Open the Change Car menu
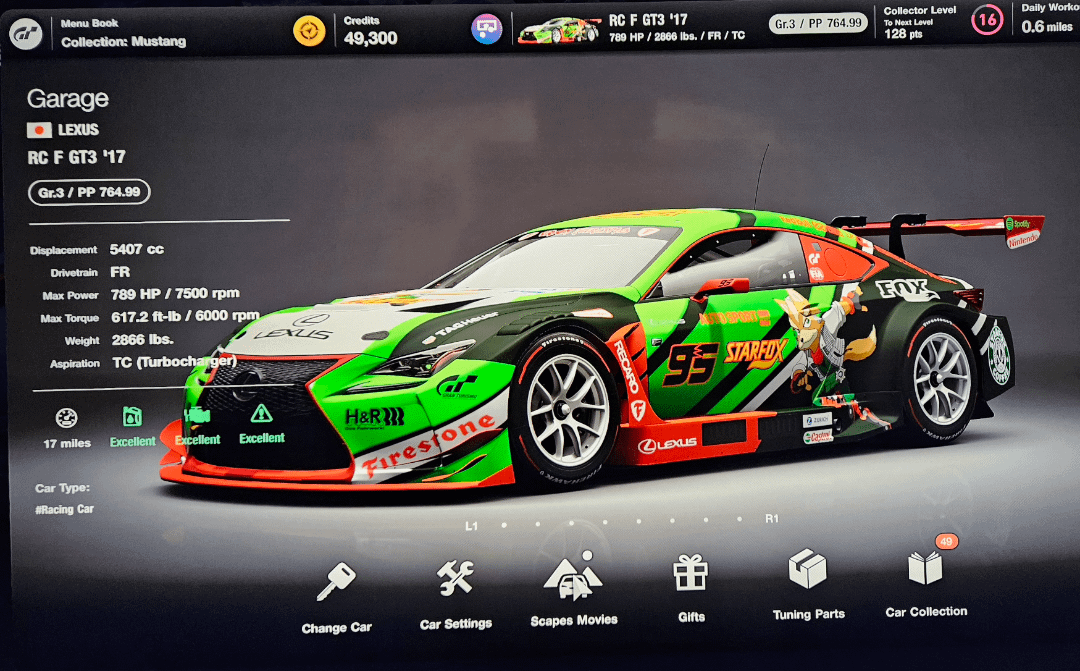The image size is (1080, 671). (336, 595)
